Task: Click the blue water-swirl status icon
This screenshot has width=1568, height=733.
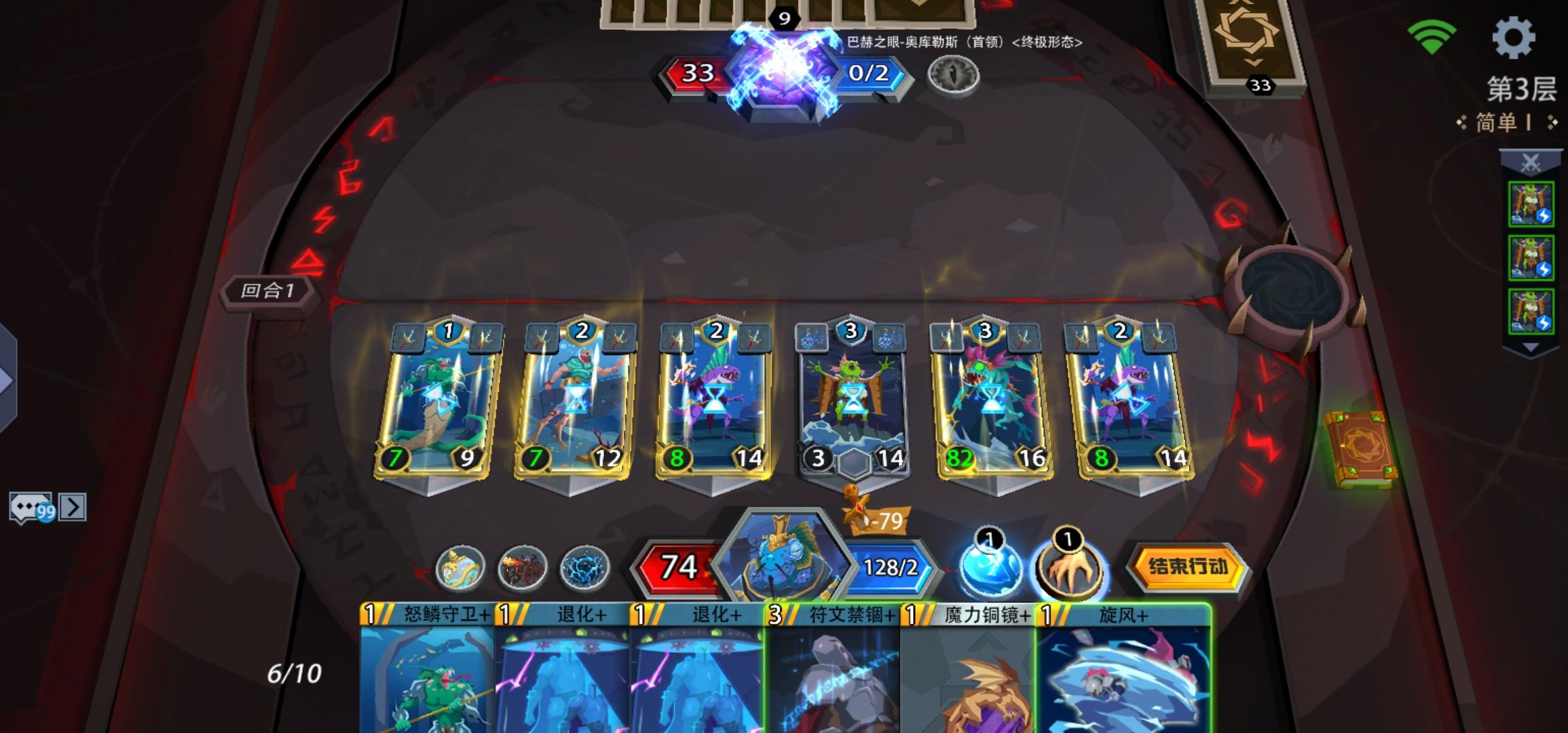Action: pyautogui.click(x=584, y=567)
